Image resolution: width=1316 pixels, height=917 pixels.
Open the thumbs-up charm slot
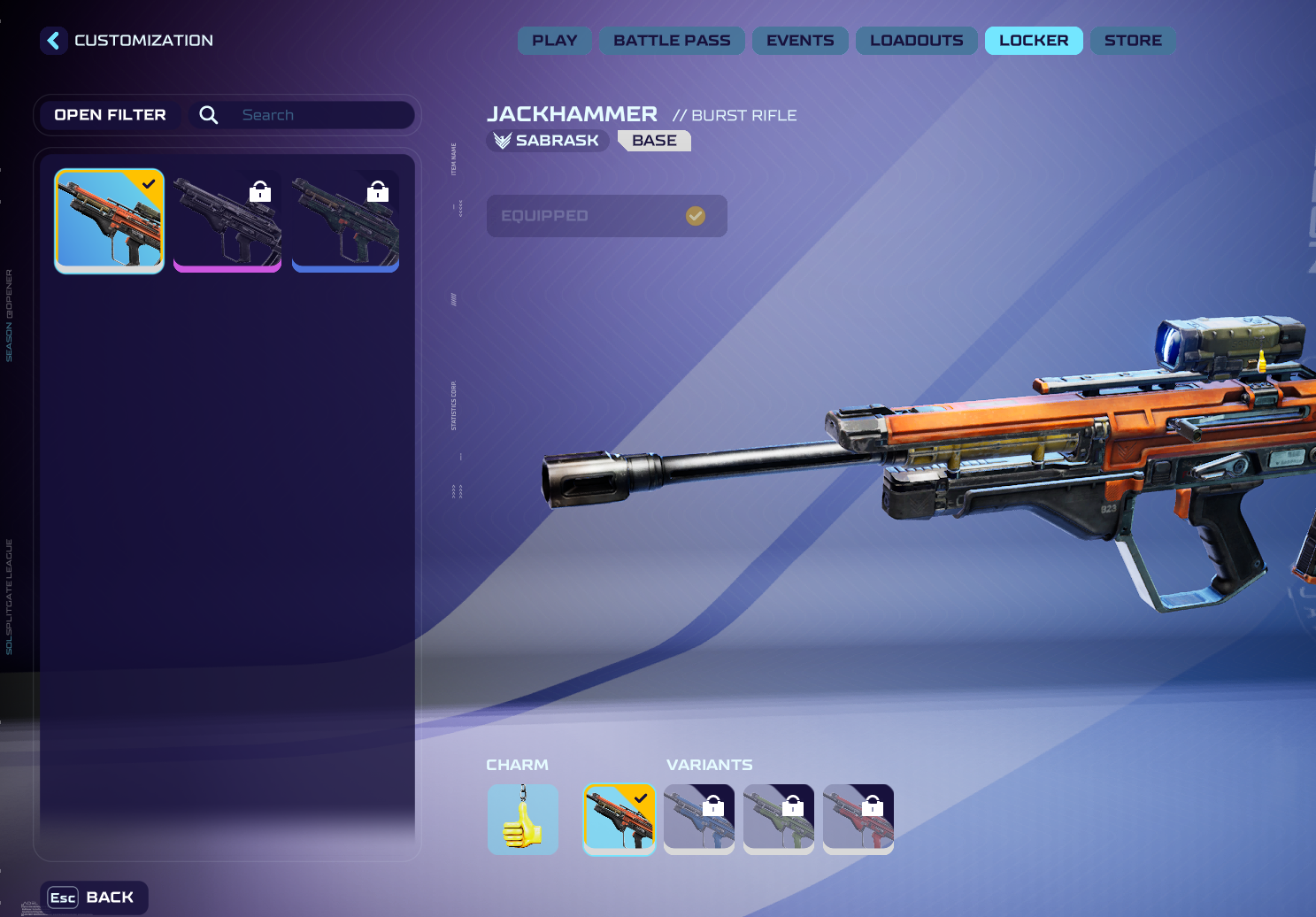[523, 820]
